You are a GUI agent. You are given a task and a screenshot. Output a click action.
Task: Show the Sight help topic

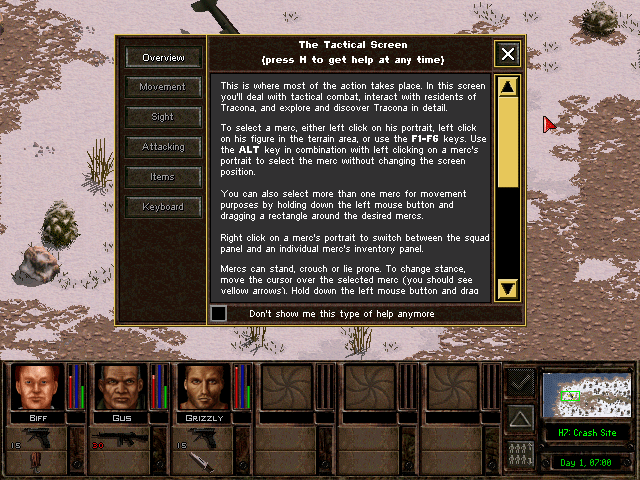coord(163,117)
